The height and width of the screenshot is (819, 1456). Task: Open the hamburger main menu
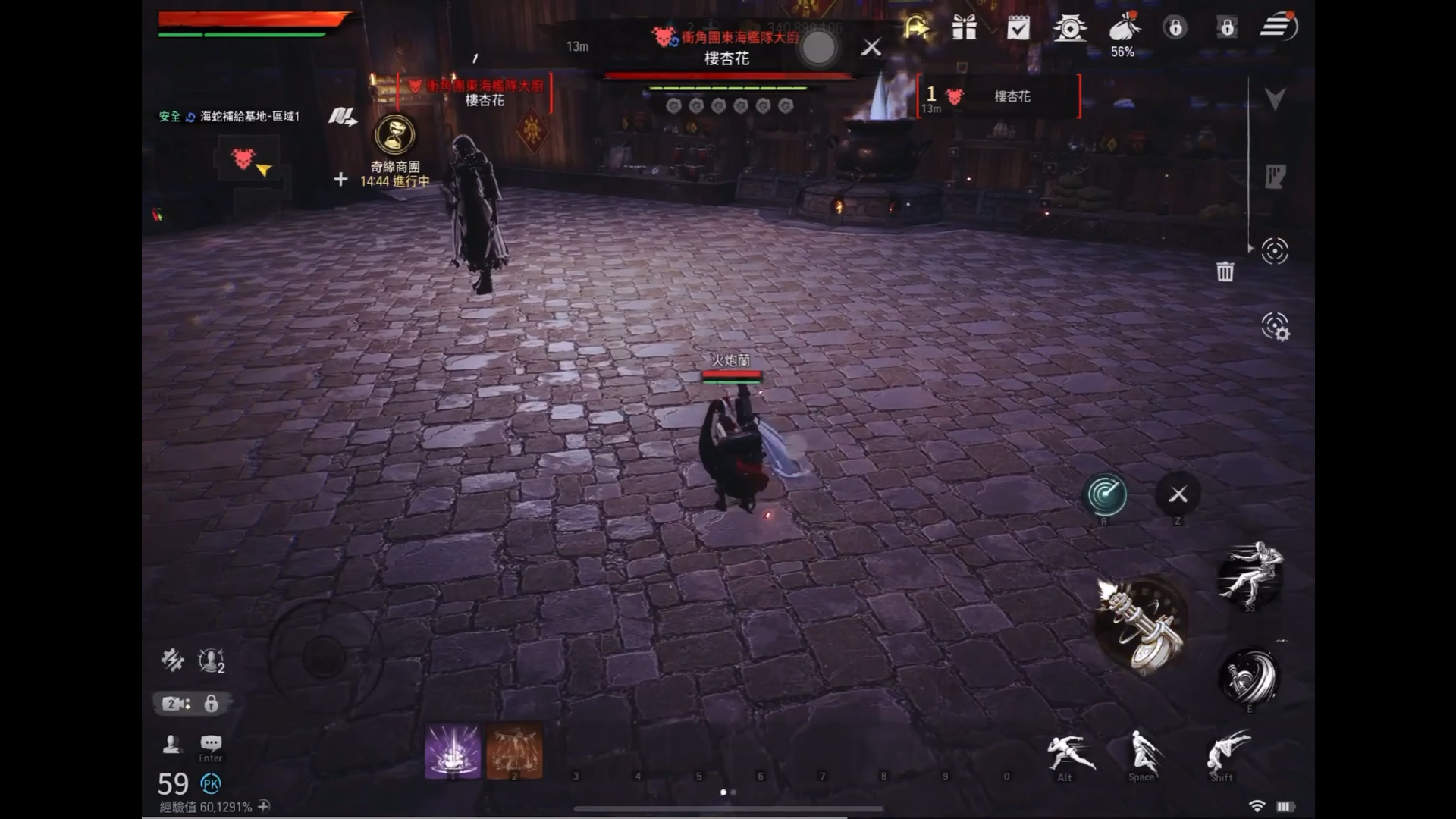(1279, 27)
